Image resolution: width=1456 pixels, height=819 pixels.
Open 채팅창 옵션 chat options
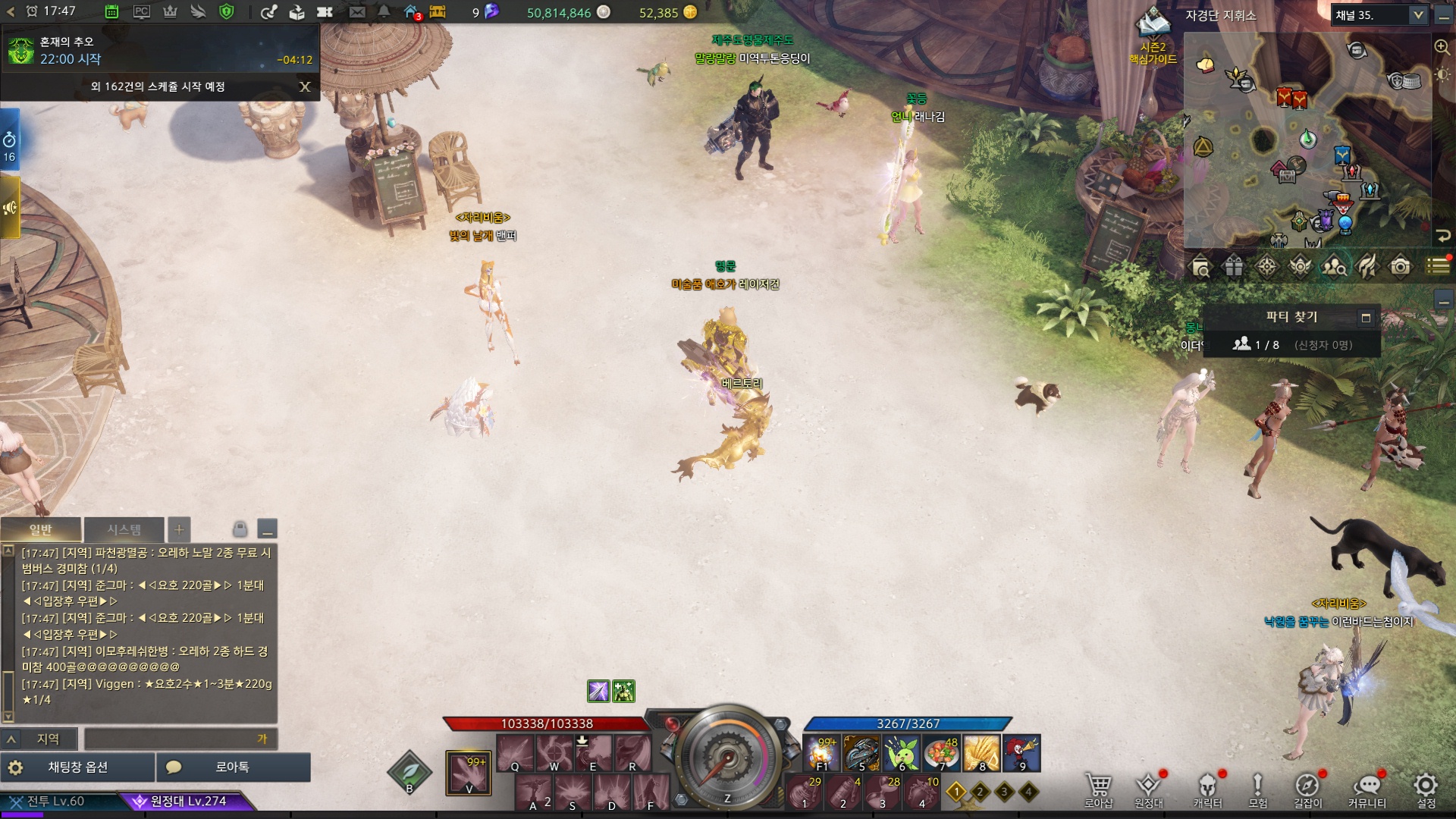pyautogui.click(x=77, y=767)
